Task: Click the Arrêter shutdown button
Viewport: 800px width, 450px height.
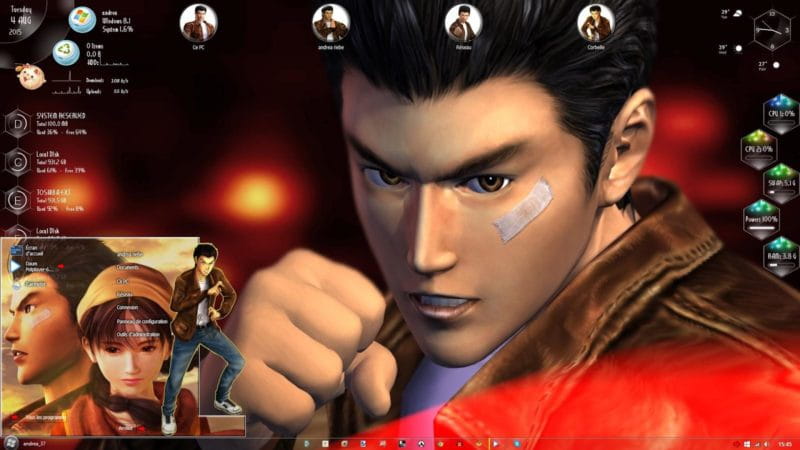Action: point(125,427)
